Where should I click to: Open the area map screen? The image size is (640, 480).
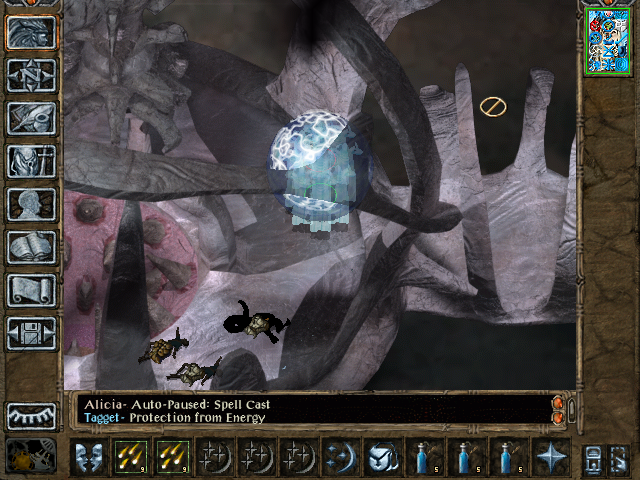(x=31, y=75)
